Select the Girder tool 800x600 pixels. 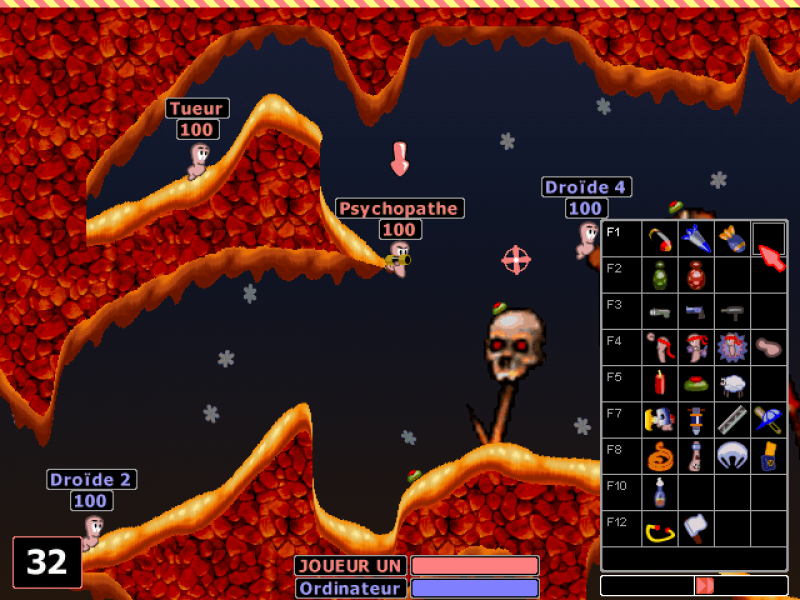[732, 419]
